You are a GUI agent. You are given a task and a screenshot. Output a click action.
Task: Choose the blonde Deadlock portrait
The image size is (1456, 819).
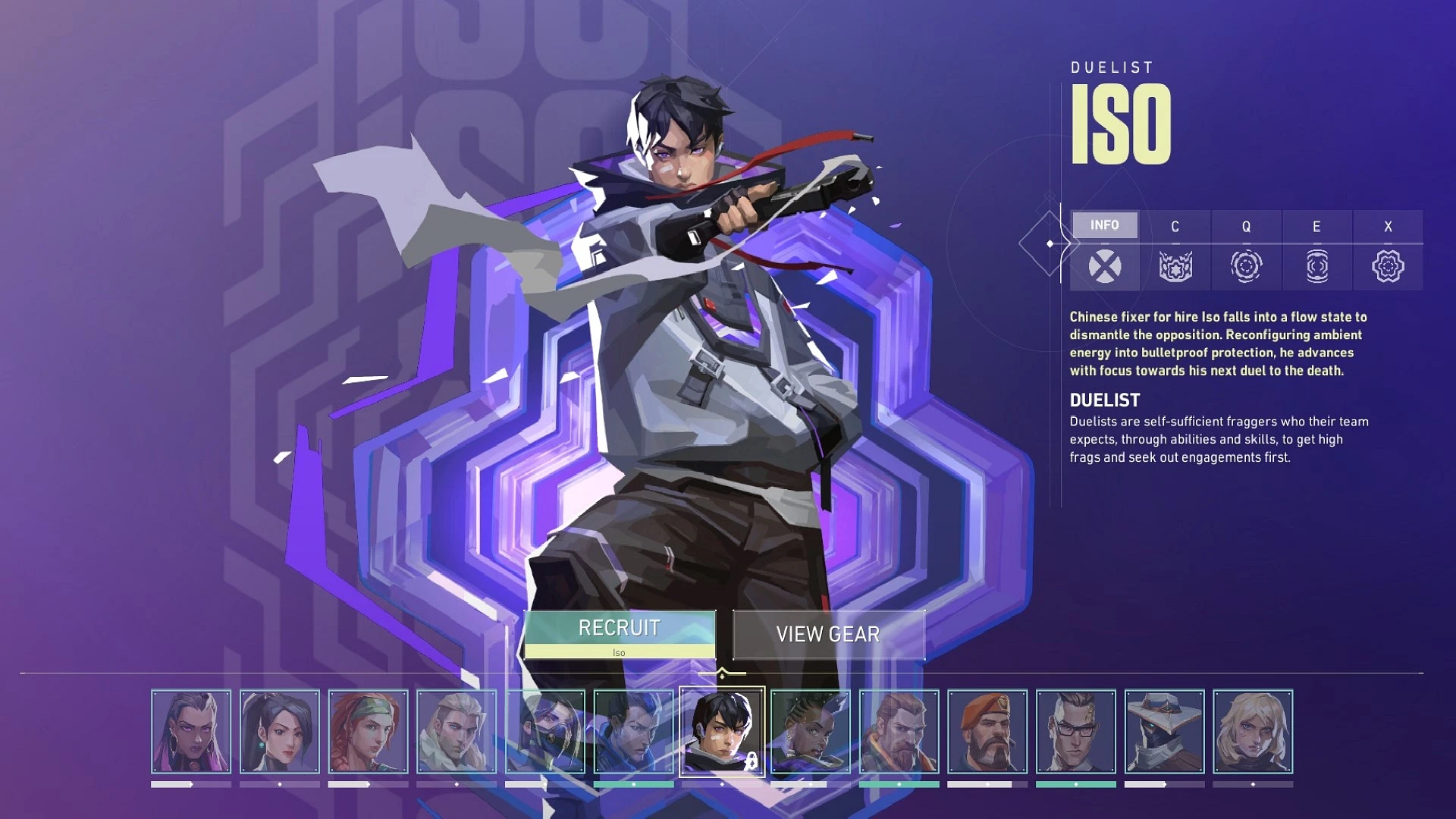(1253, 731)
